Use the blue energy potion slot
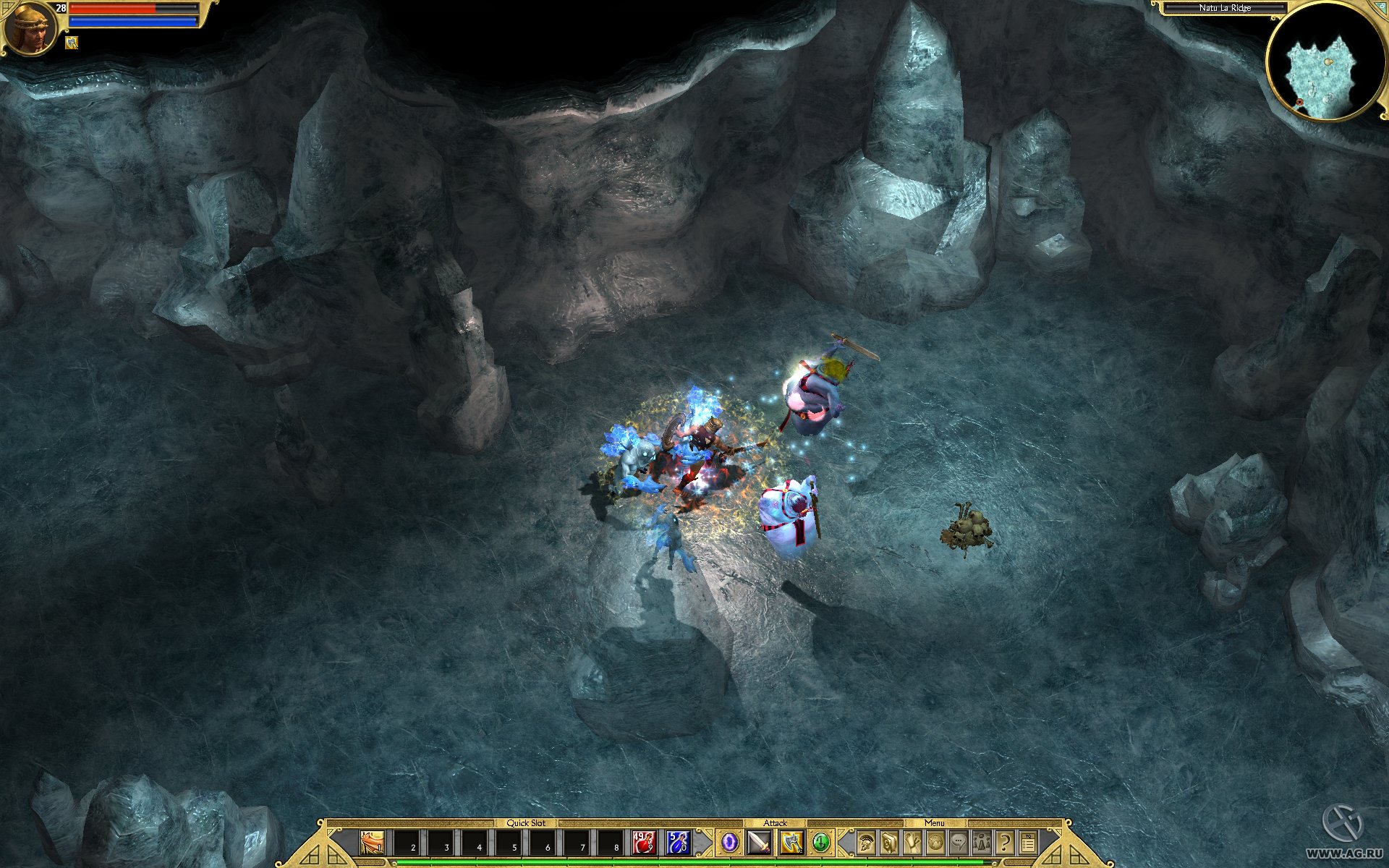The width and height of the screenshot is (1389, 868). click(678, 843)
